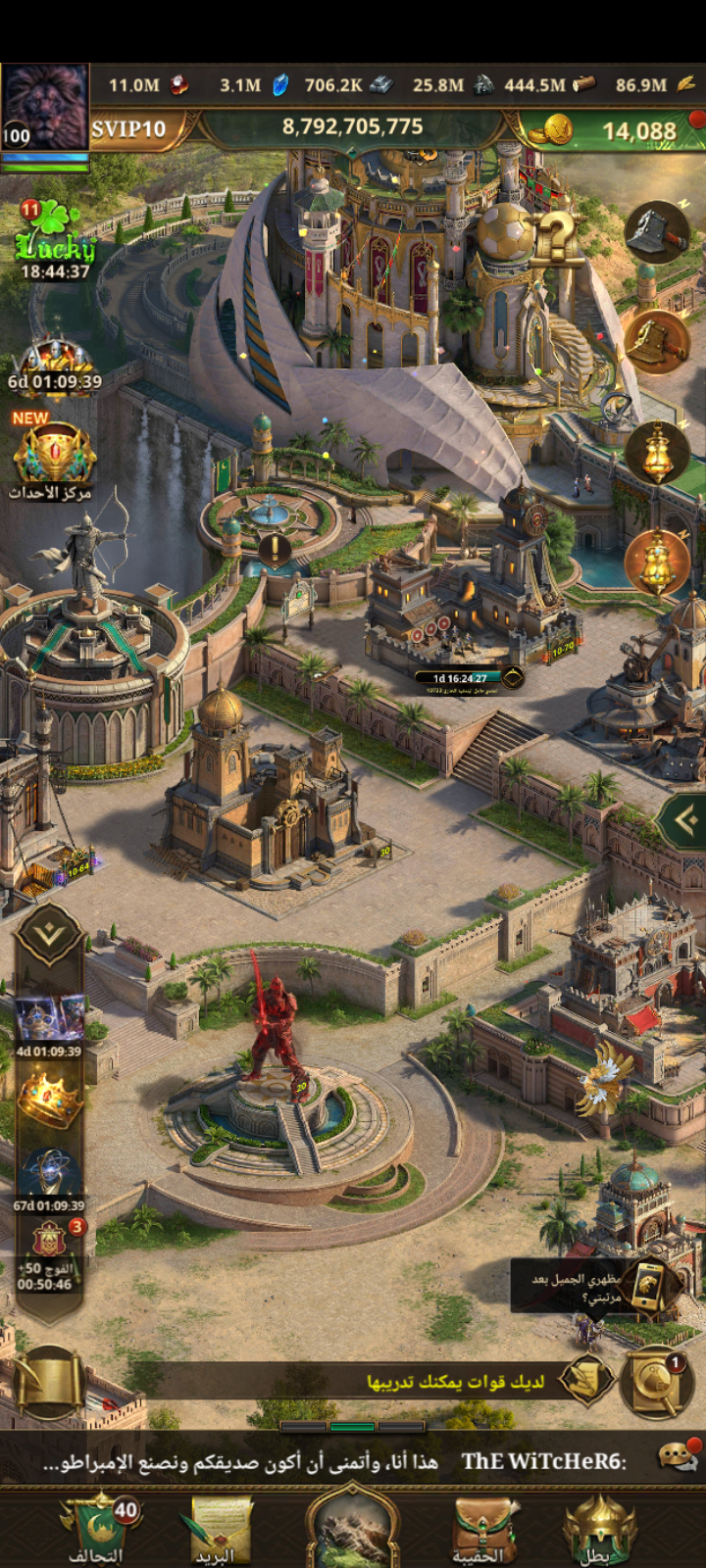
Task: Open the card pack event with 4d timer
Action: (49, 1024)
